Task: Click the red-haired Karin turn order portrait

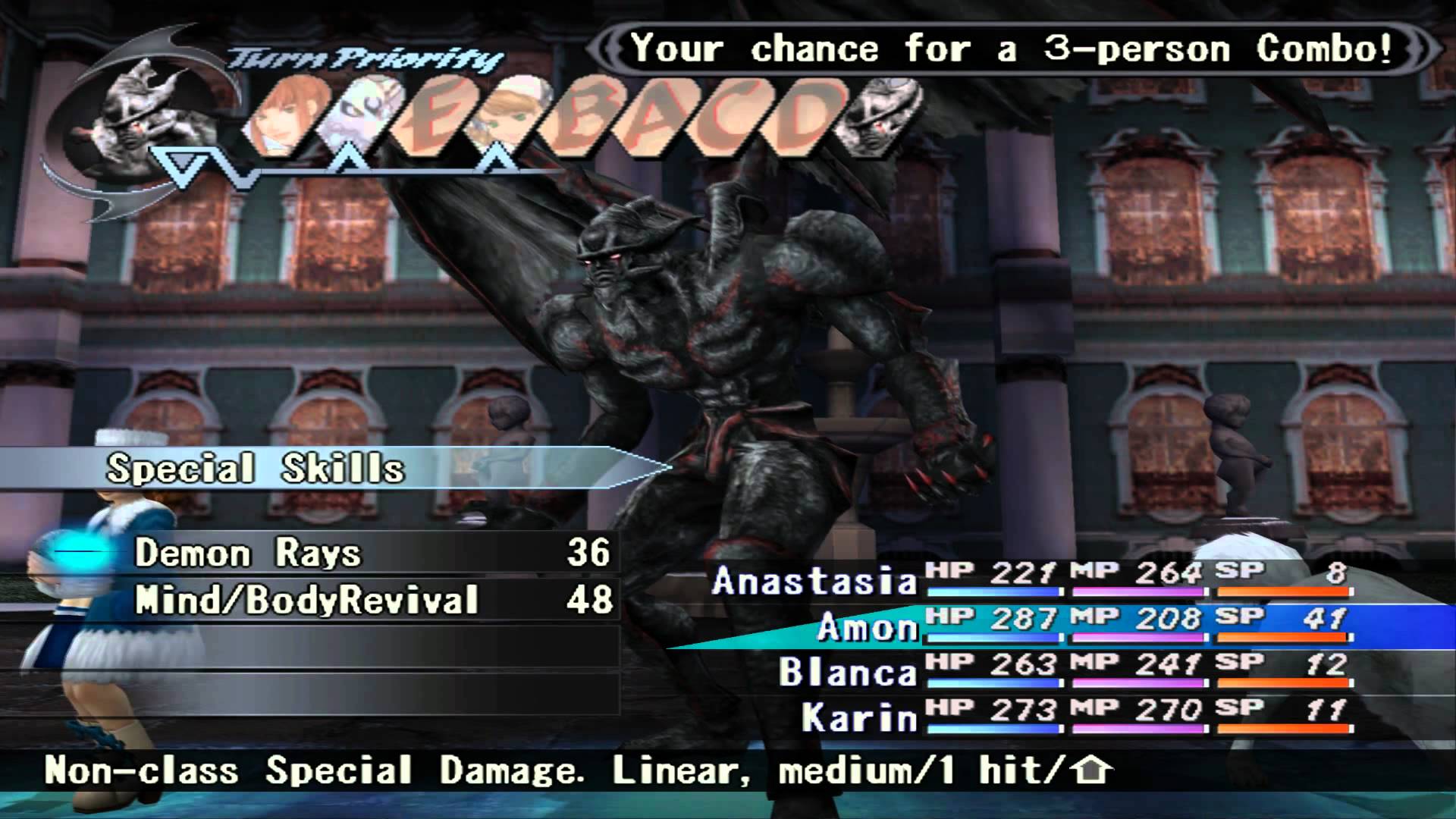Action: click(x=285, y=118)
